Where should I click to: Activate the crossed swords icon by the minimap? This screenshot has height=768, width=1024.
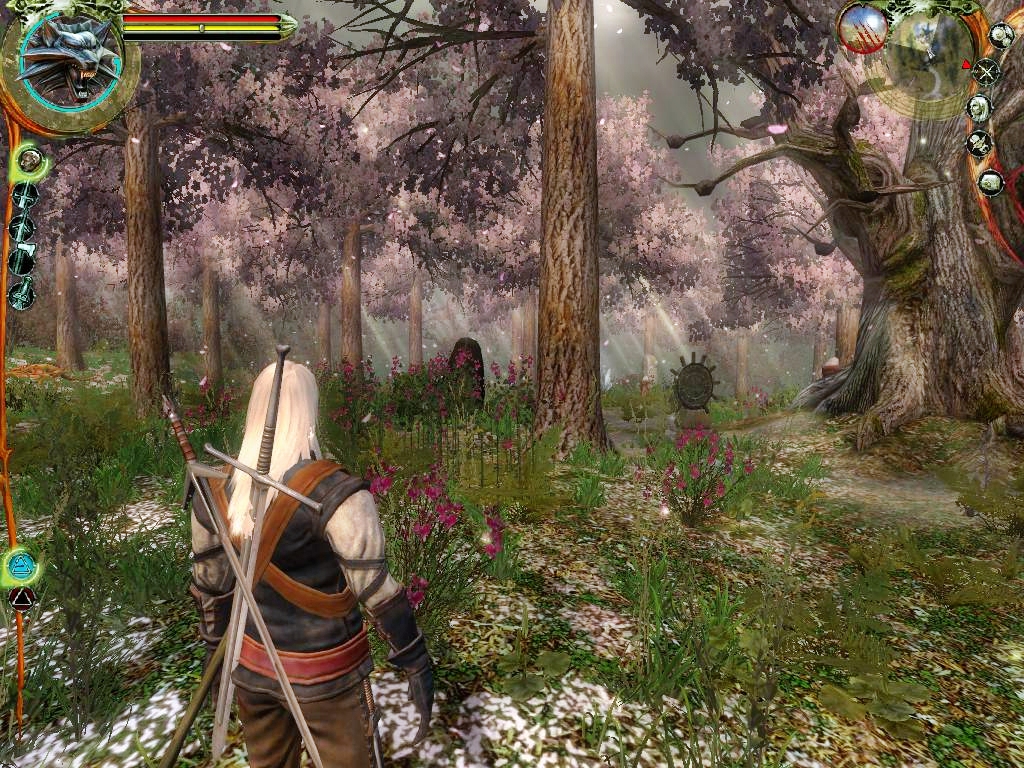(x=986, y=71)
